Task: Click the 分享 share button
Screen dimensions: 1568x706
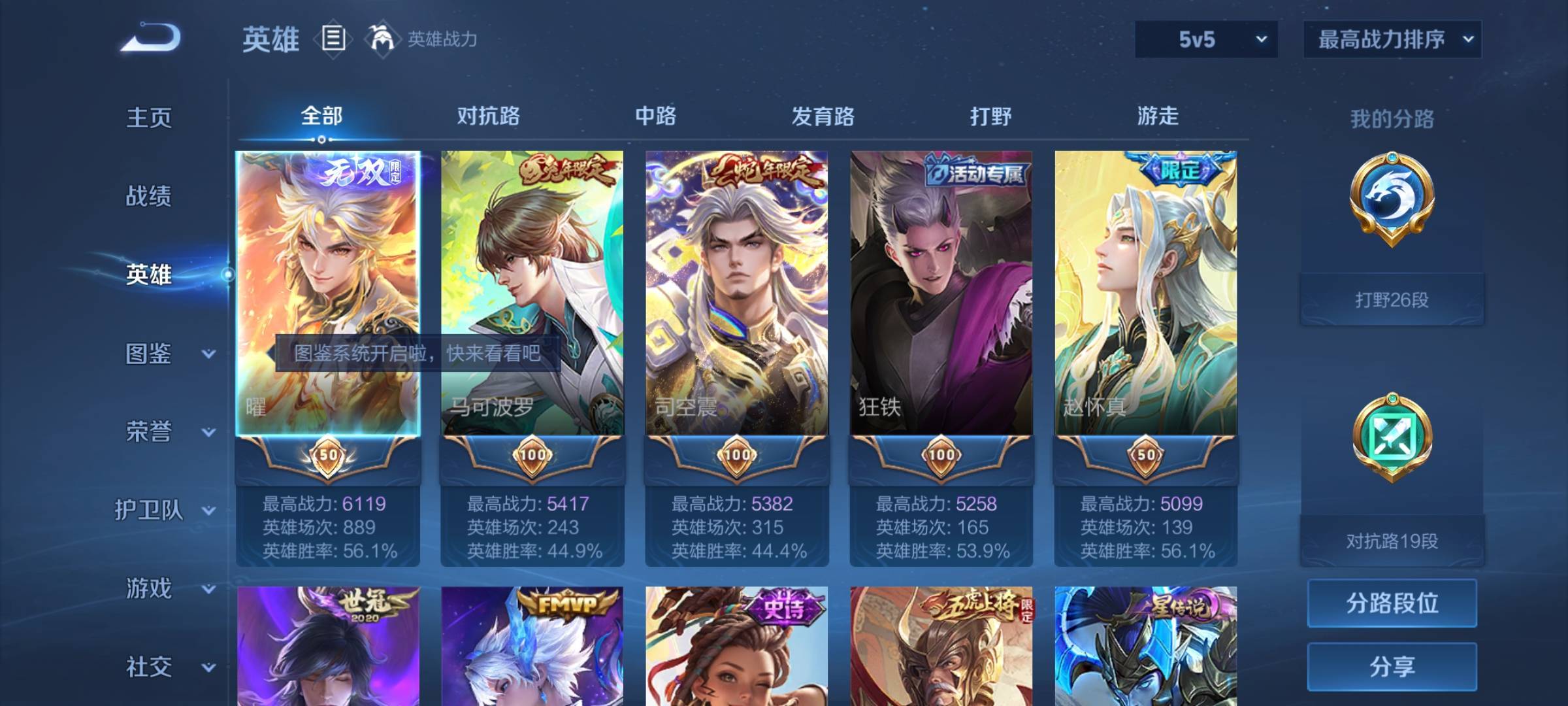Action: pos(1392,666)
